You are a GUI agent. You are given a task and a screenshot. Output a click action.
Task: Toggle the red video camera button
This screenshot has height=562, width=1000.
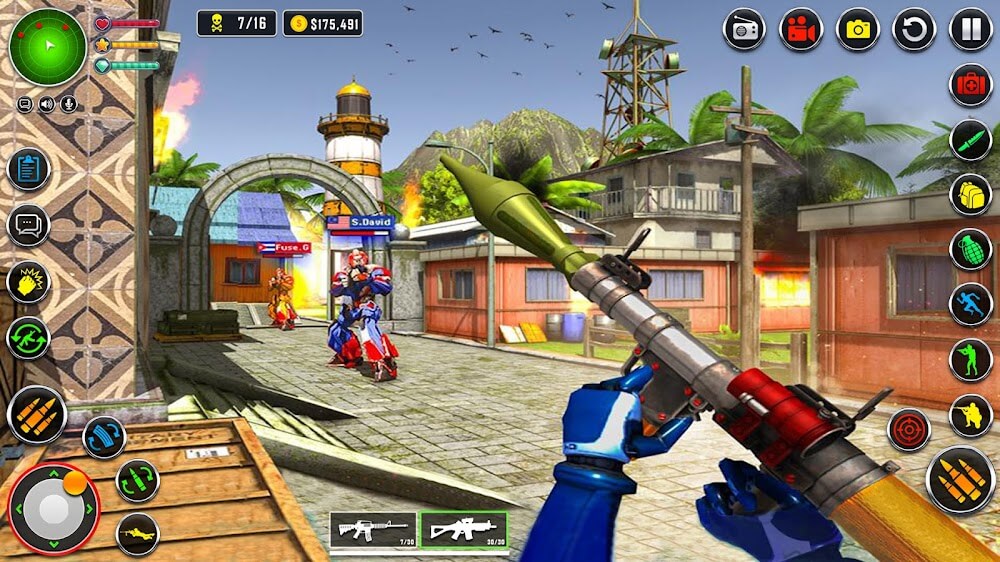[800, 29]
